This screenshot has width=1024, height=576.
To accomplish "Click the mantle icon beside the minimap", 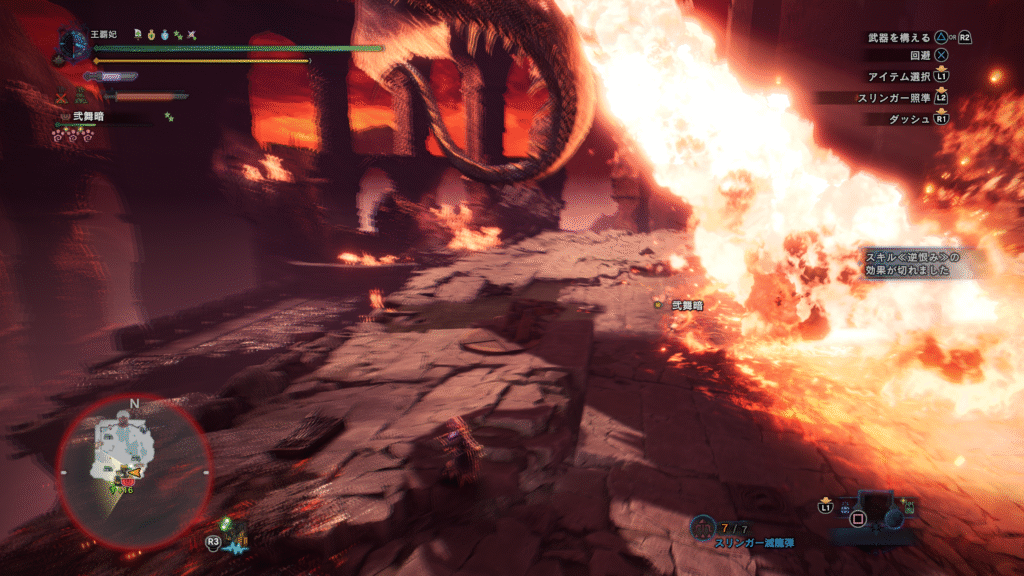I will tap(234, 532).
